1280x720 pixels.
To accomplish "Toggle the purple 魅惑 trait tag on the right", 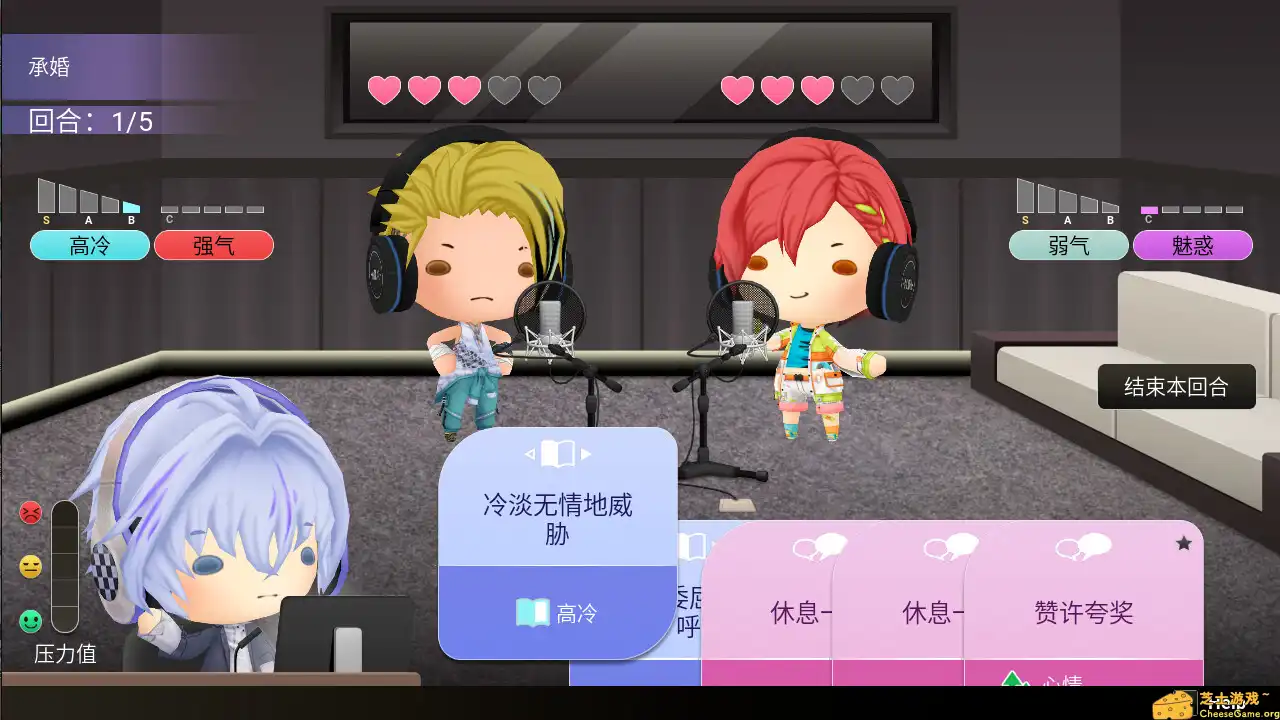I will click(1193, 245).
